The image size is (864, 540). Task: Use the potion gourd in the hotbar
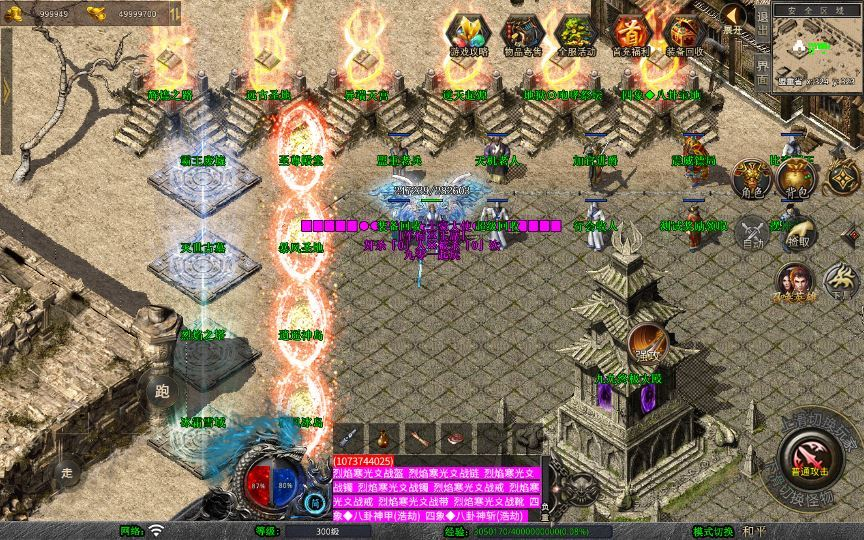pos(383,437)
